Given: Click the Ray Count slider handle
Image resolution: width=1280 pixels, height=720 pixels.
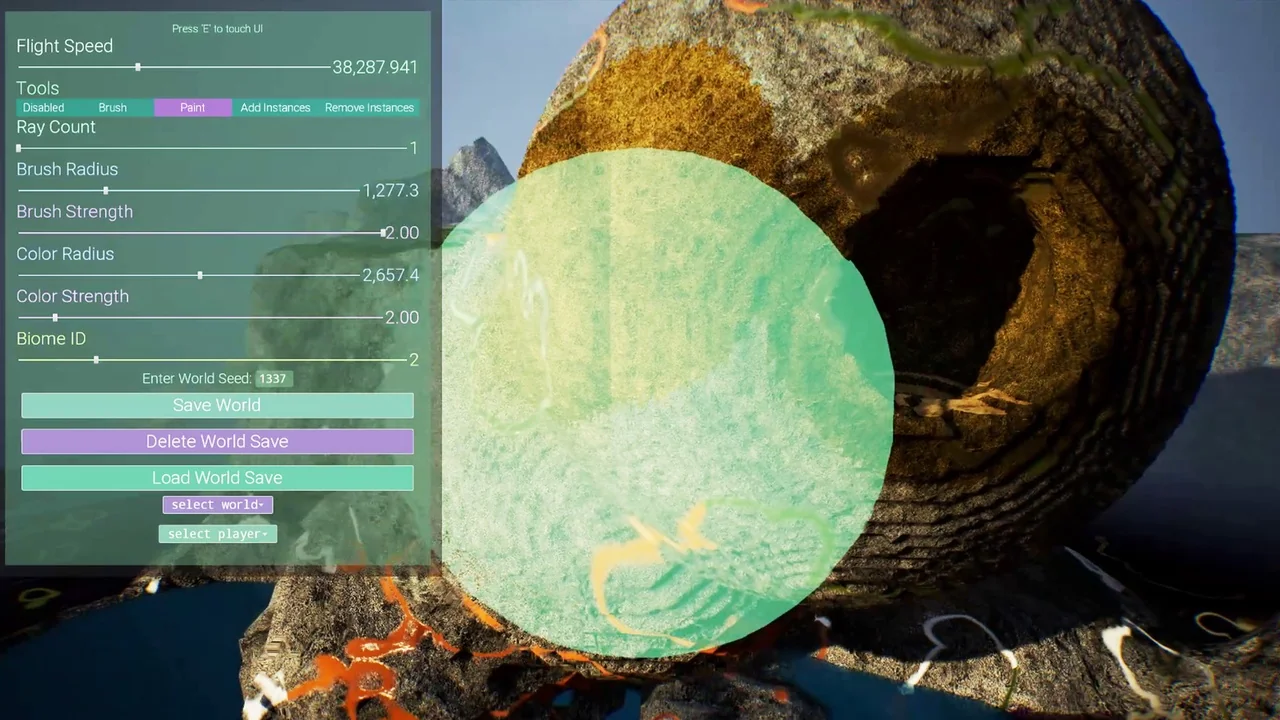Looking at the screenshot, I should pyautogui.click(x=19, y=148).
